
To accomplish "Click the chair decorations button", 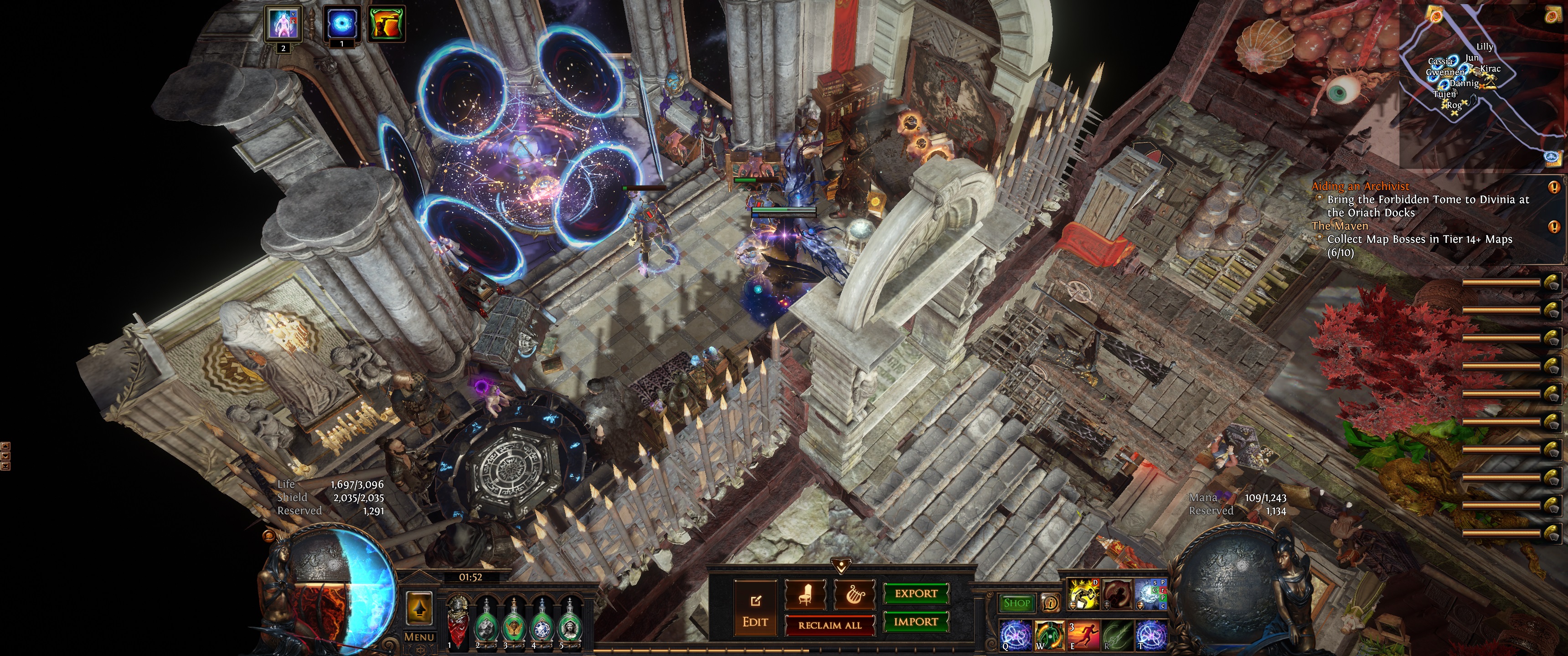I will (805, 595).
